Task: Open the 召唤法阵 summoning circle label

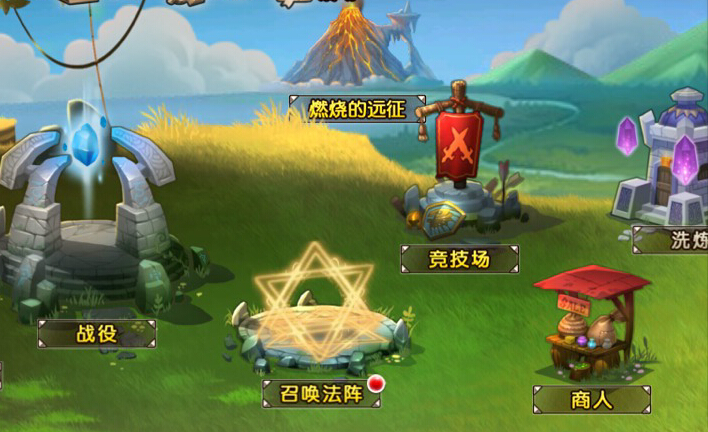Action: tap(321, 392)
